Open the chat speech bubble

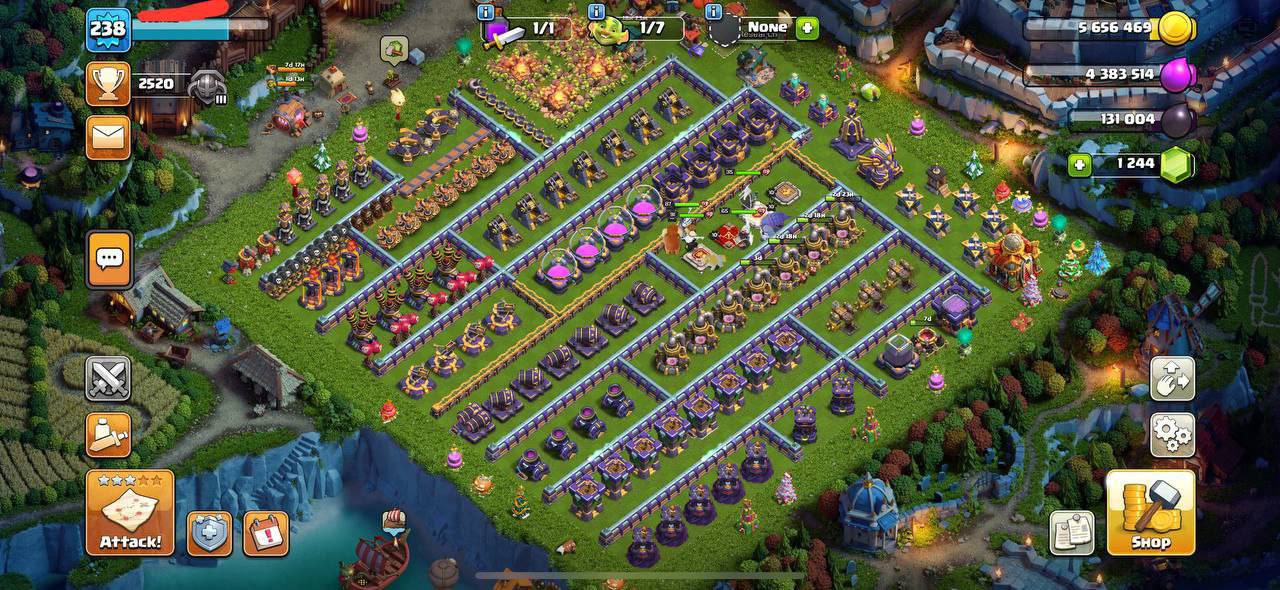[x=108, y=259]
